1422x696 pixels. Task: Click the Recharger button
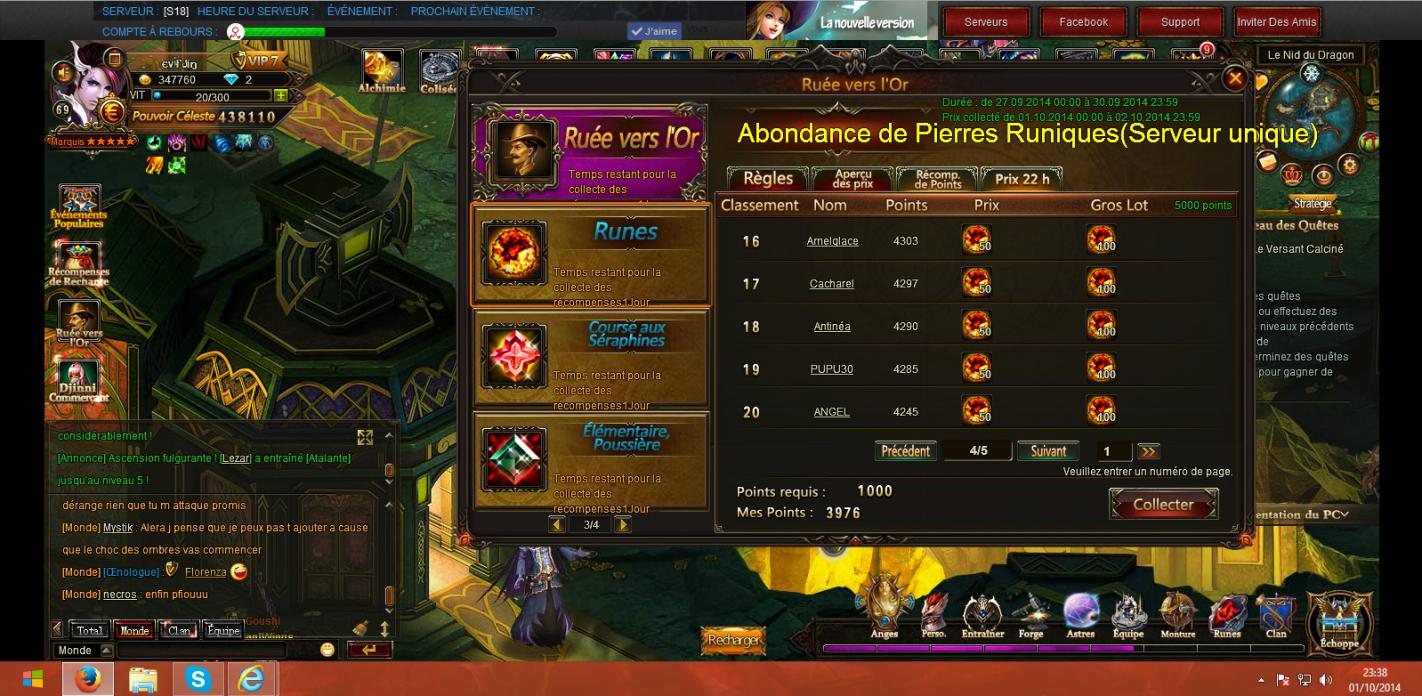pos(733,640)
